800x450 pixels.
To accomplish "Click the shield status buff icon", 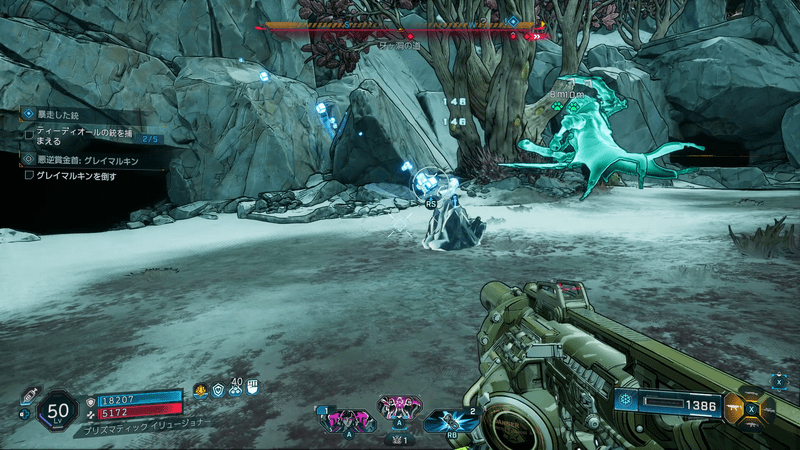I will 219,390.
